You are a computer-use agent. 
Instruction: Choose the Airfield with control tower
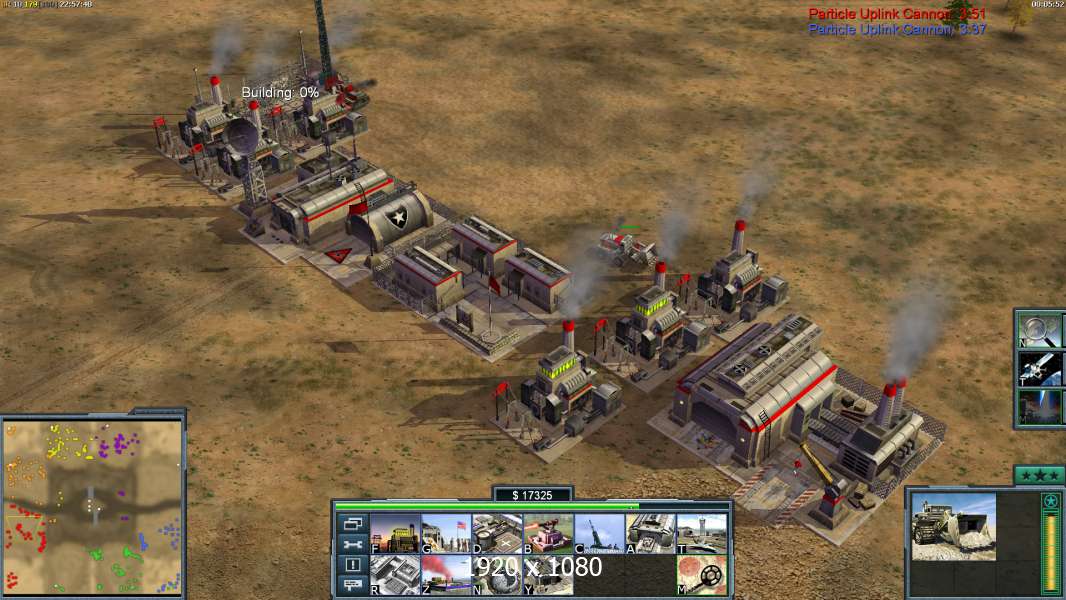(701, 534)
